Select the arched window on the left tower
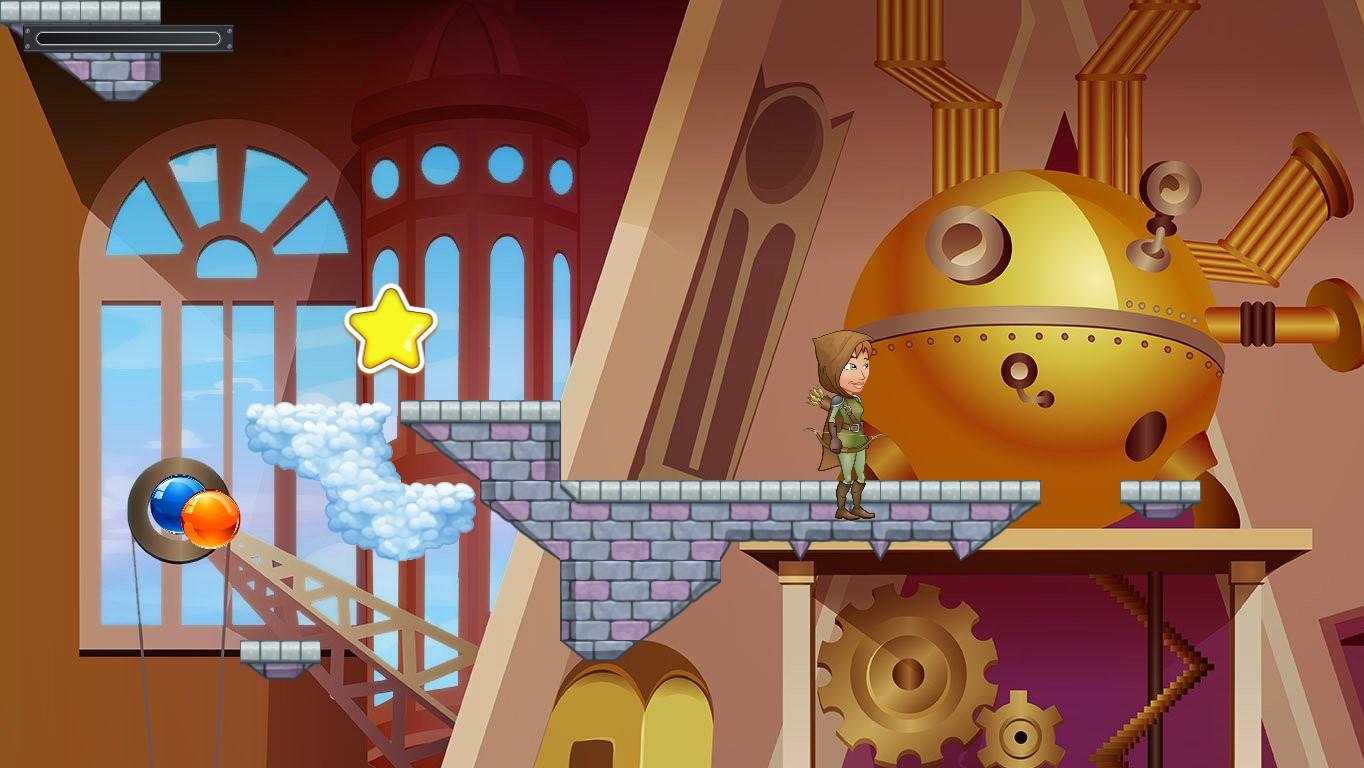This screenshot has height=768, width=1364. [x=200, y=230]
